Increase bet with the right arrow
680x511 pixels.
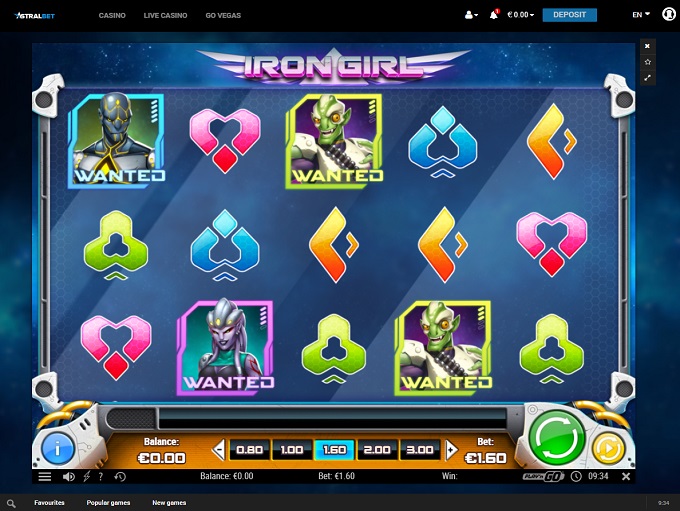pos(451,450)
